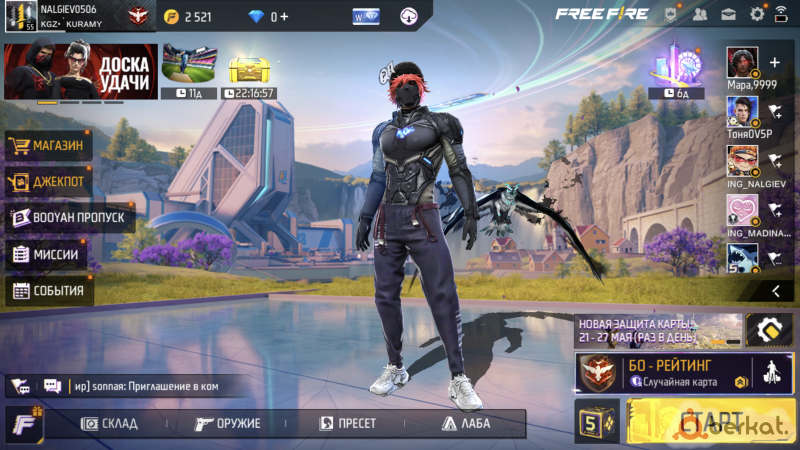Open the Склад storage tab
Image resolution: width=800 pixels, height=450 pixels.
coord(109,423)
